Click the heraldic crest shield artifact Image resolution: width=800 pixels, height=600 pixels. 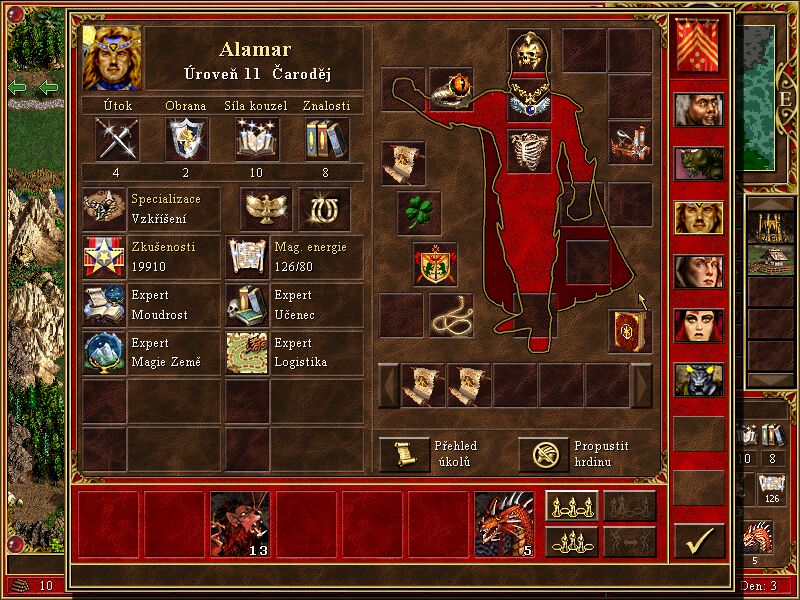coord(436,265)
